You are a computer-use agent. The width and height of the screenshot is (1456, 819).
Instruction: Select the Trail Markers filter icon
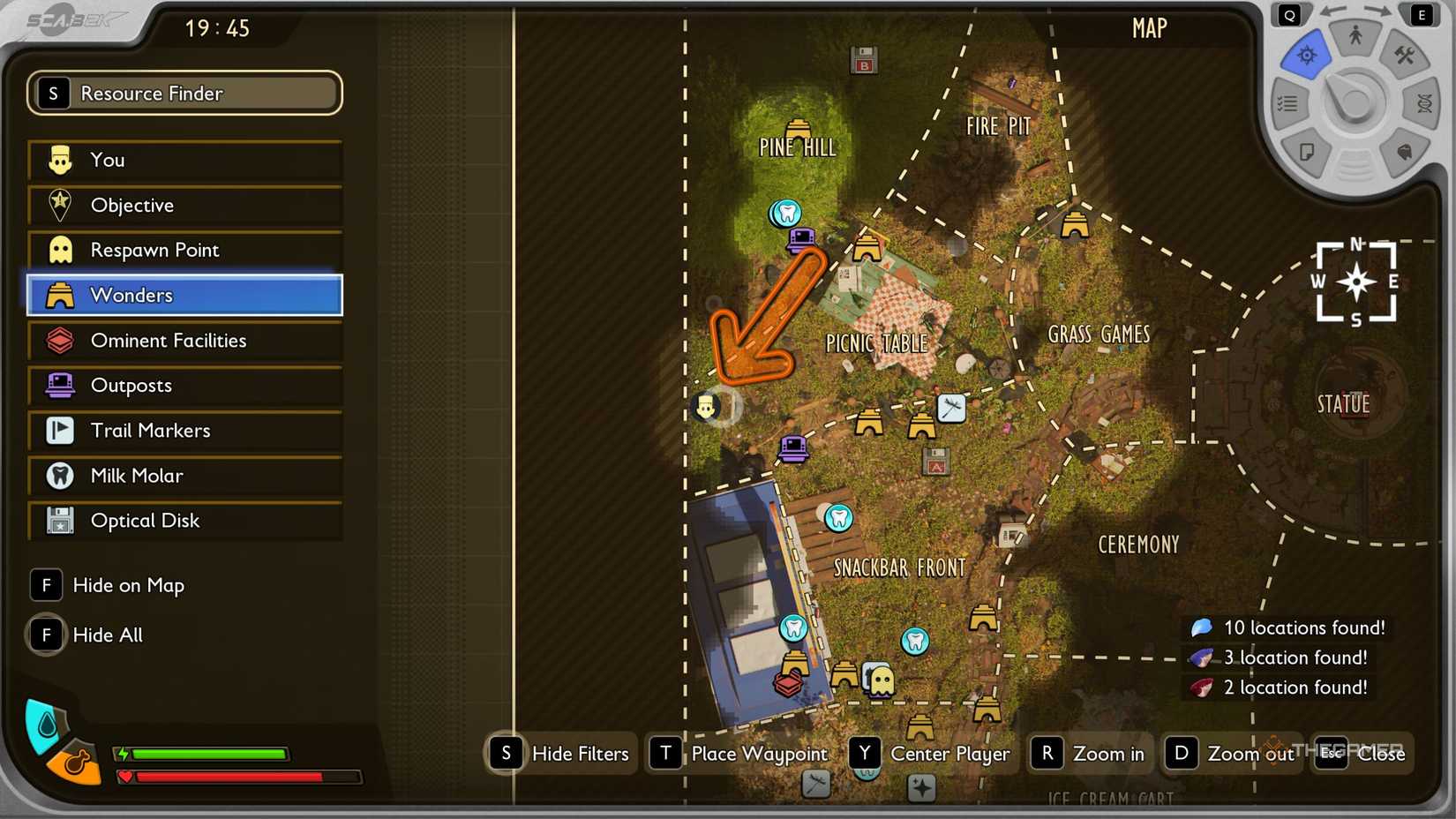pos(58,431)
